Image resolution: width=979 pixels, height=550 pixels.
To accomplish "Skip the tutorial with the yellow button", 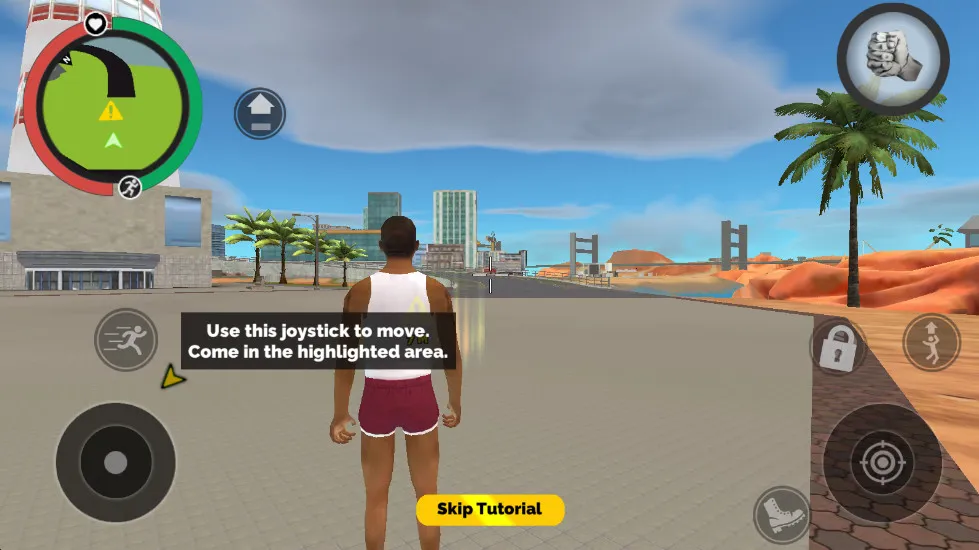I will (x=490, y=509).
